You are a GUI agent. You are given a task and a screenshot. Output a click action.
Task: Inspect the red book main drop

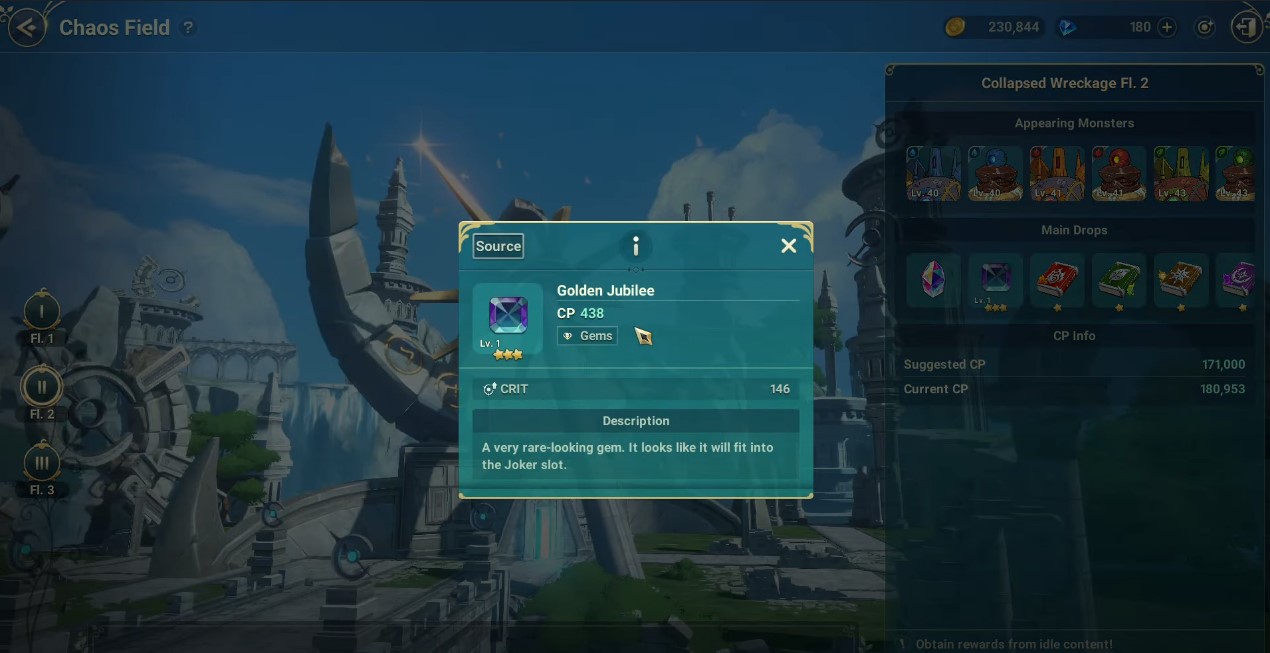1057,279
